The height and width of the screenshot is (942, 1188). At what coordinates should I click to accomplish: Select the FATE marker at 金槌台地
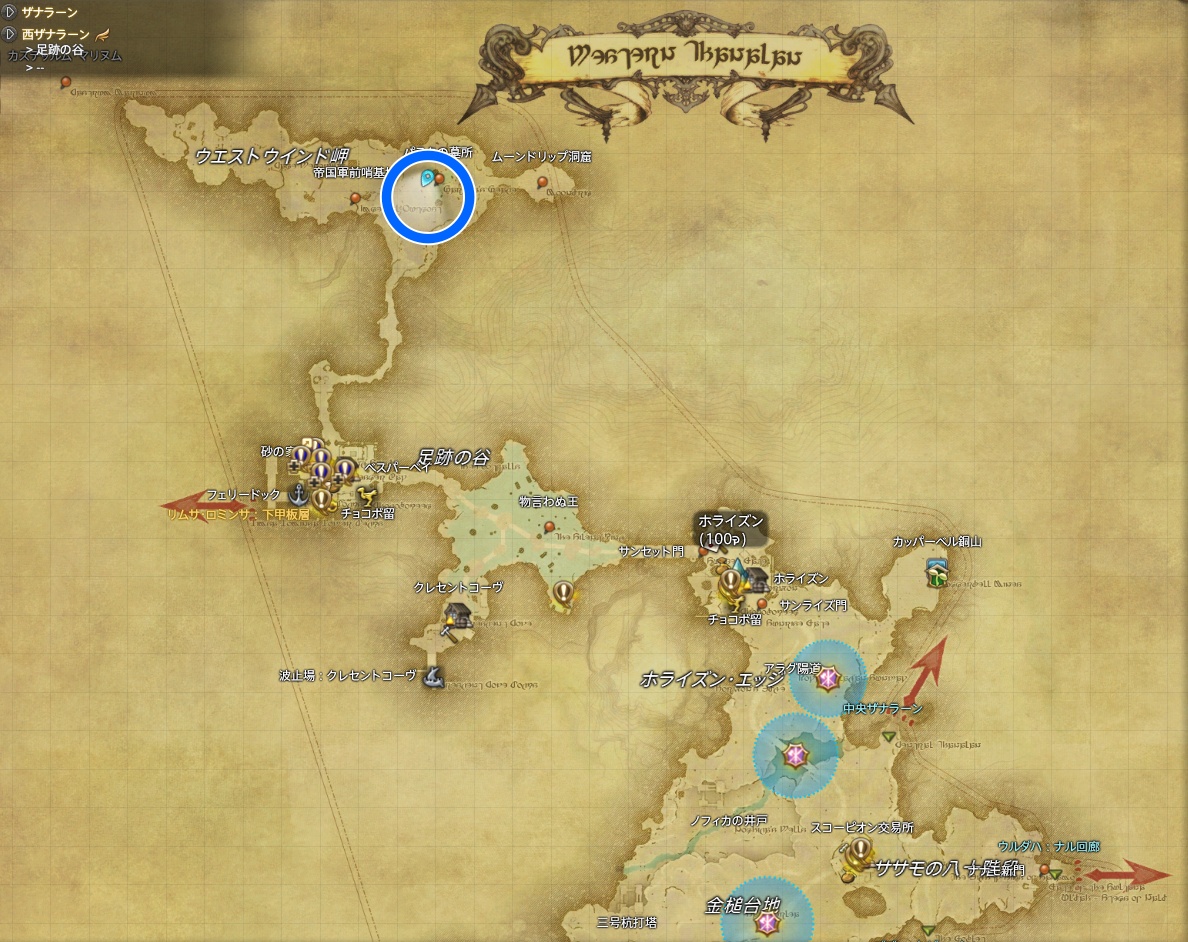(x=766, y=926)
